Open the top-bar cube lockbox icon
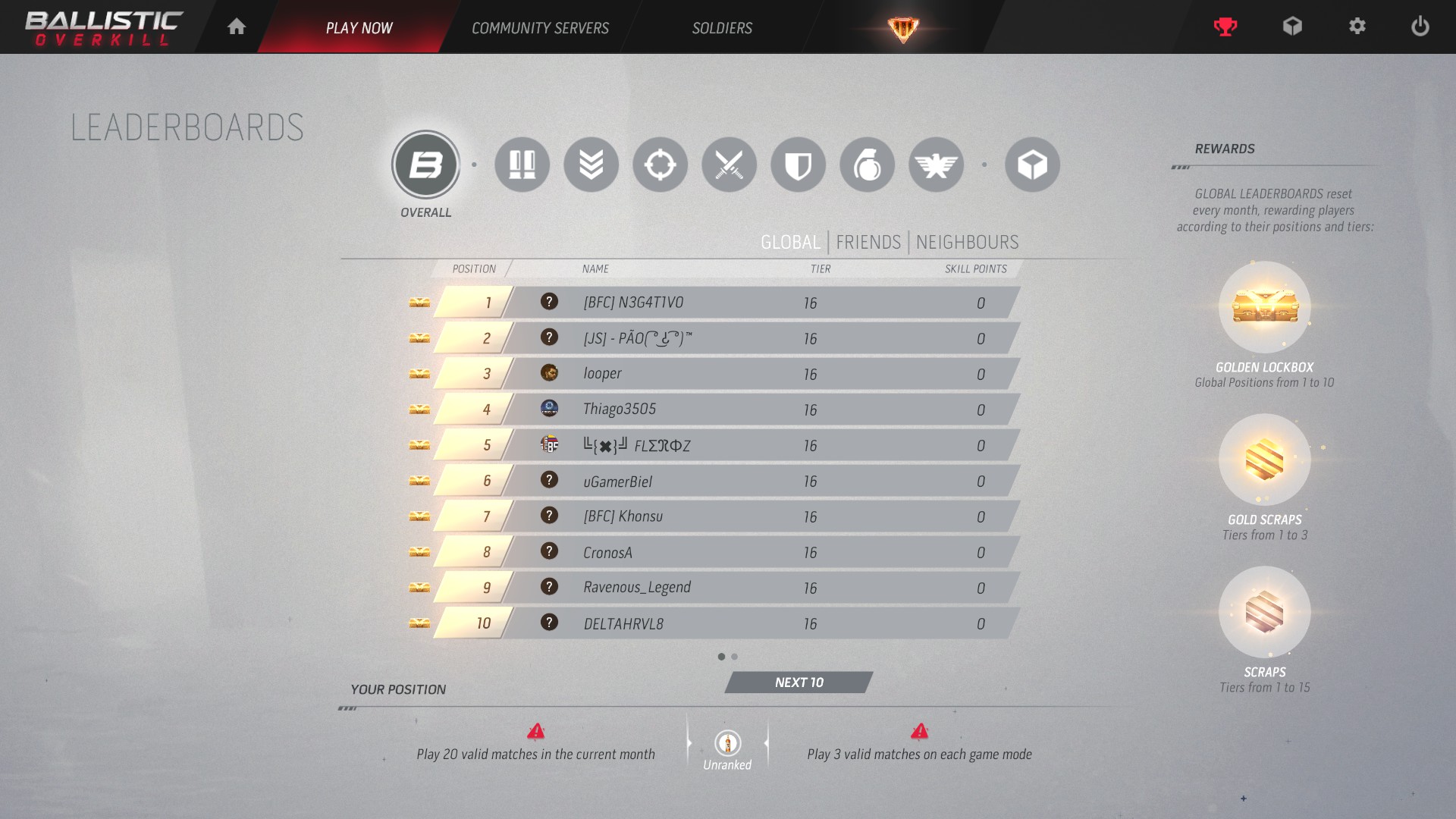This screenshot has height=819, width=1456. 1291,27
